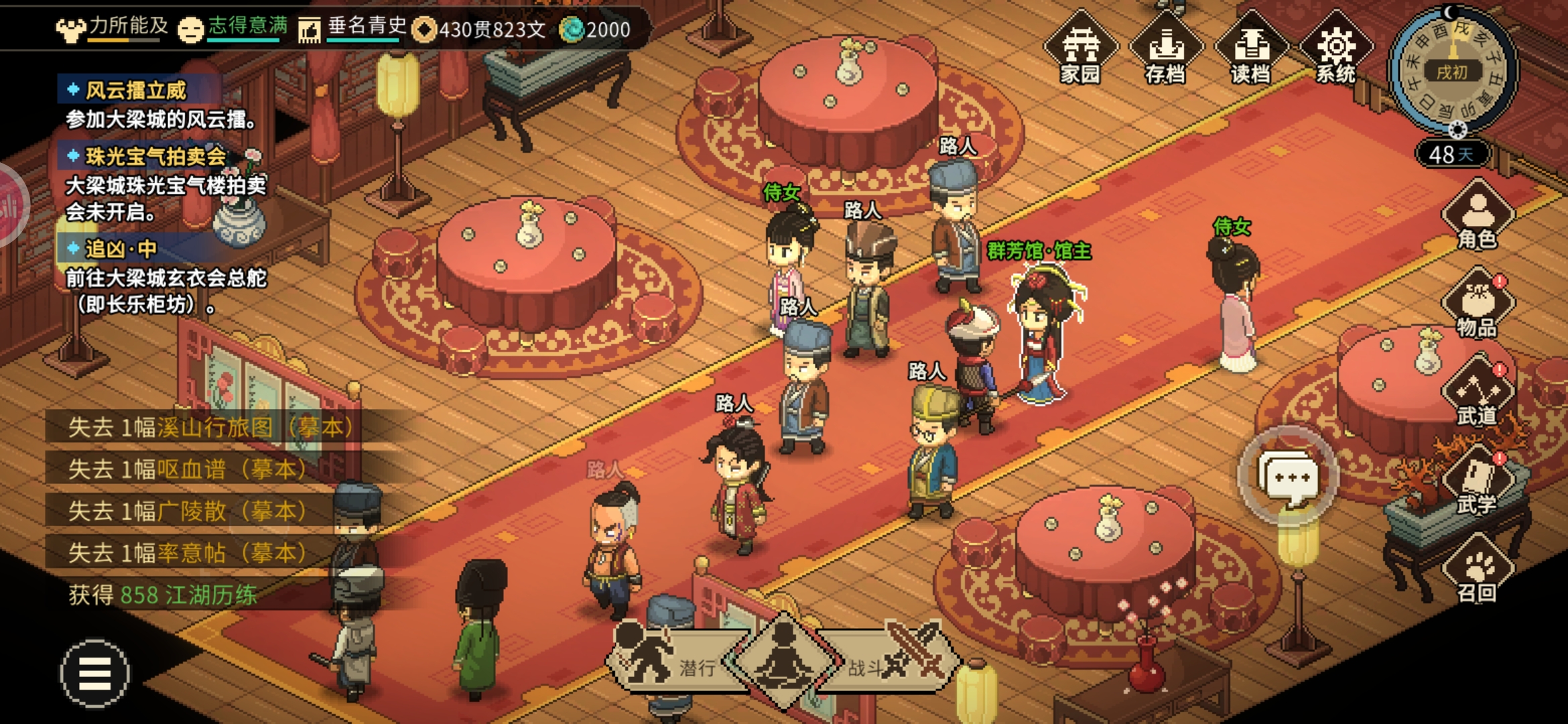Activate 潜行 stealth mode
This screenshot has height=724, width=1568.
(673, 660)
